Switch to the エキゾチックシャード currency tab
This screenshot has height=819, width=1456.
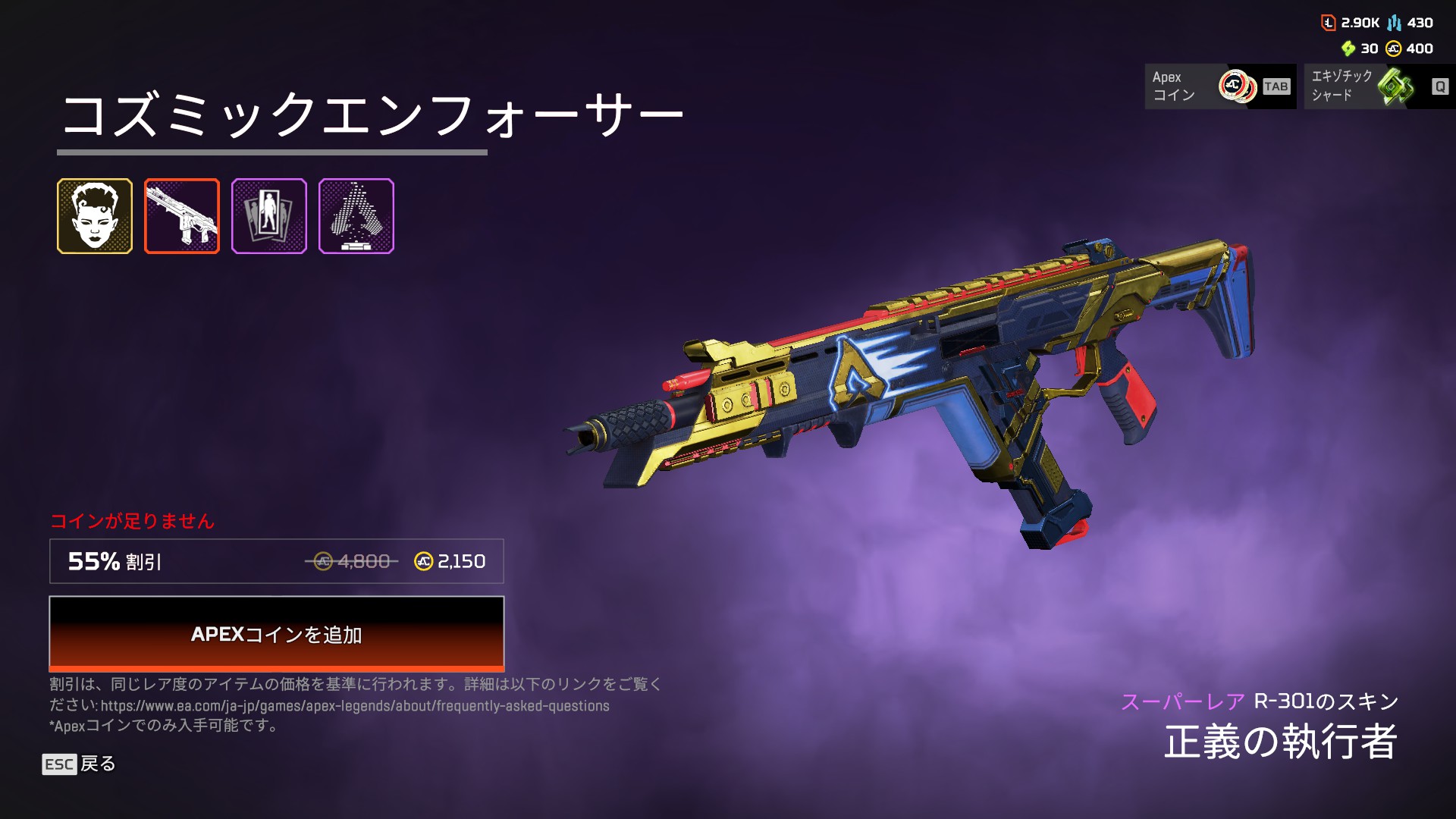point(1379,86)
